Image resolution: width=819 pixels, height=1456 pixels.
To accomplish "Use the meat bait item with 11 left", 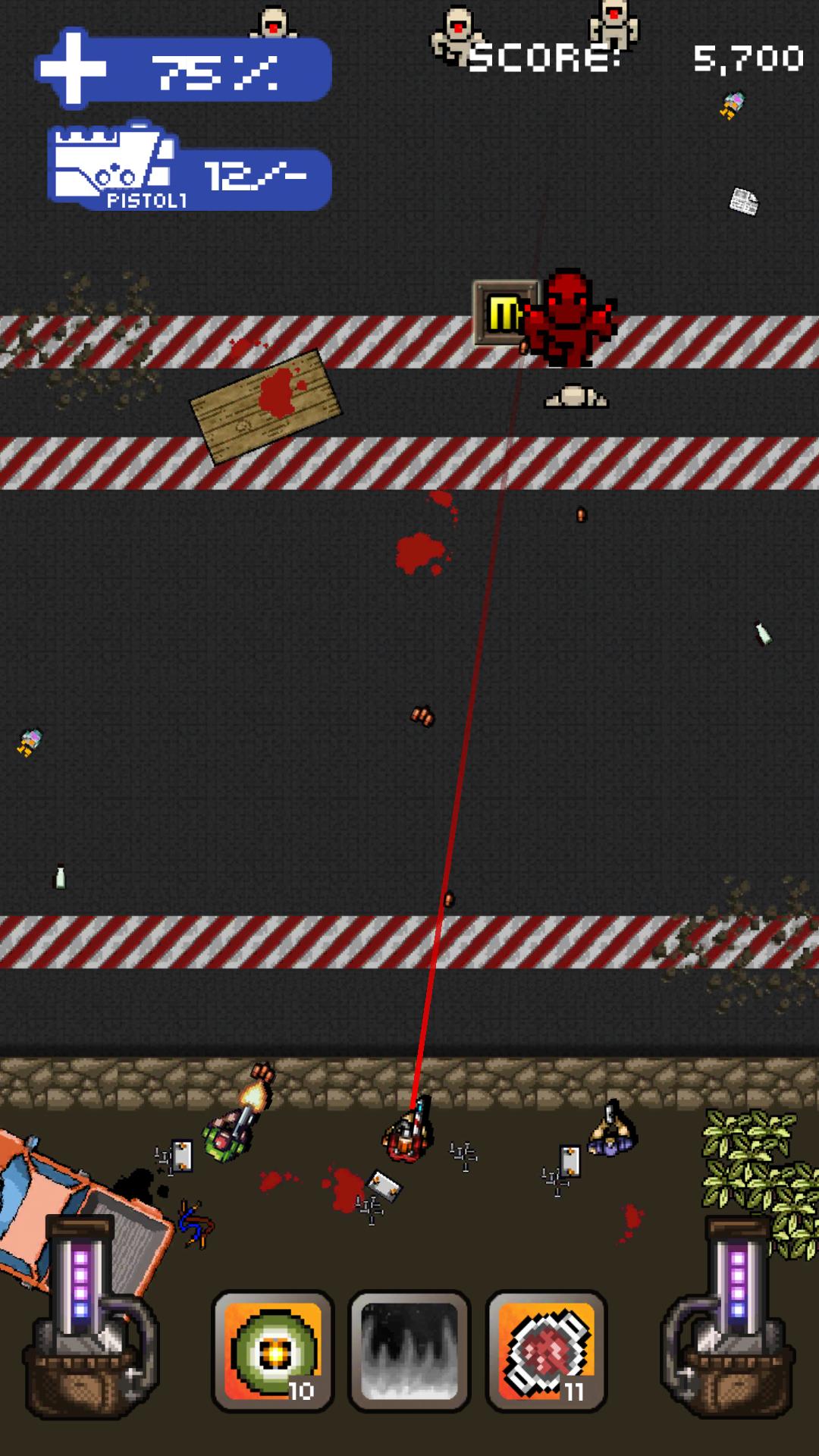I will pyautogui.click(x=546, y=1351).
